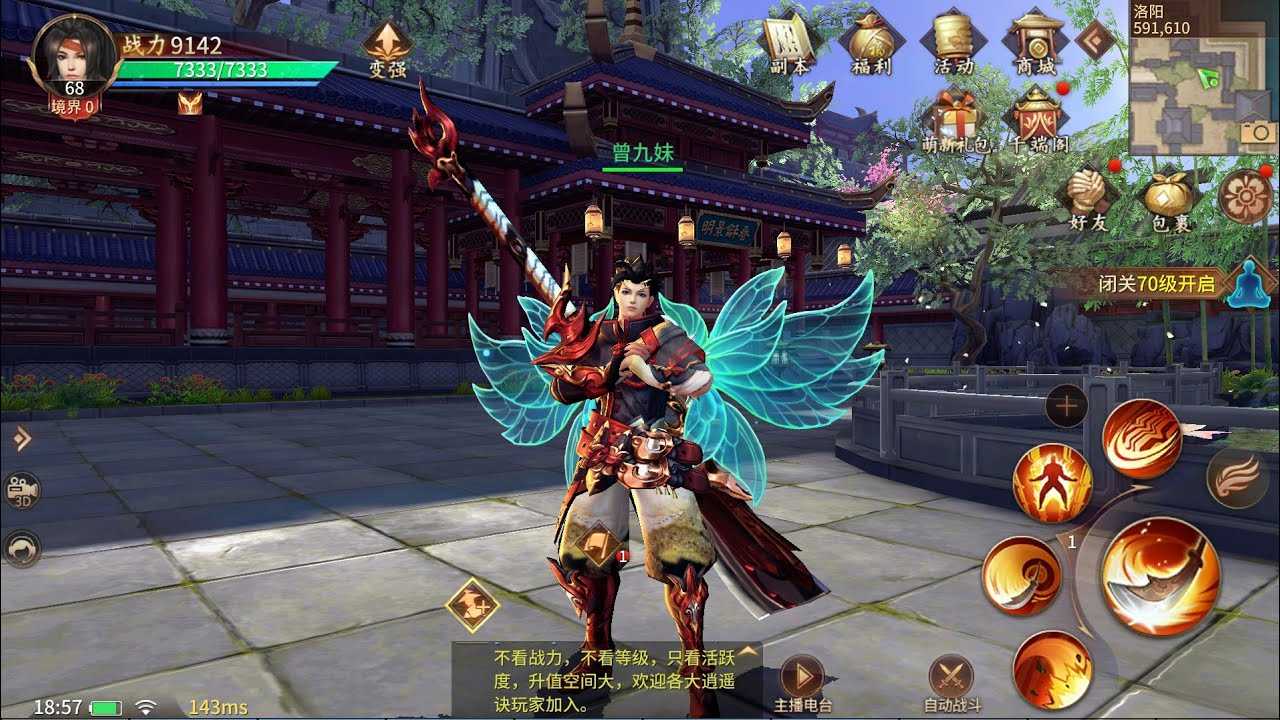
Task: Open the 商城 shop
Action: coord(1035,44)
